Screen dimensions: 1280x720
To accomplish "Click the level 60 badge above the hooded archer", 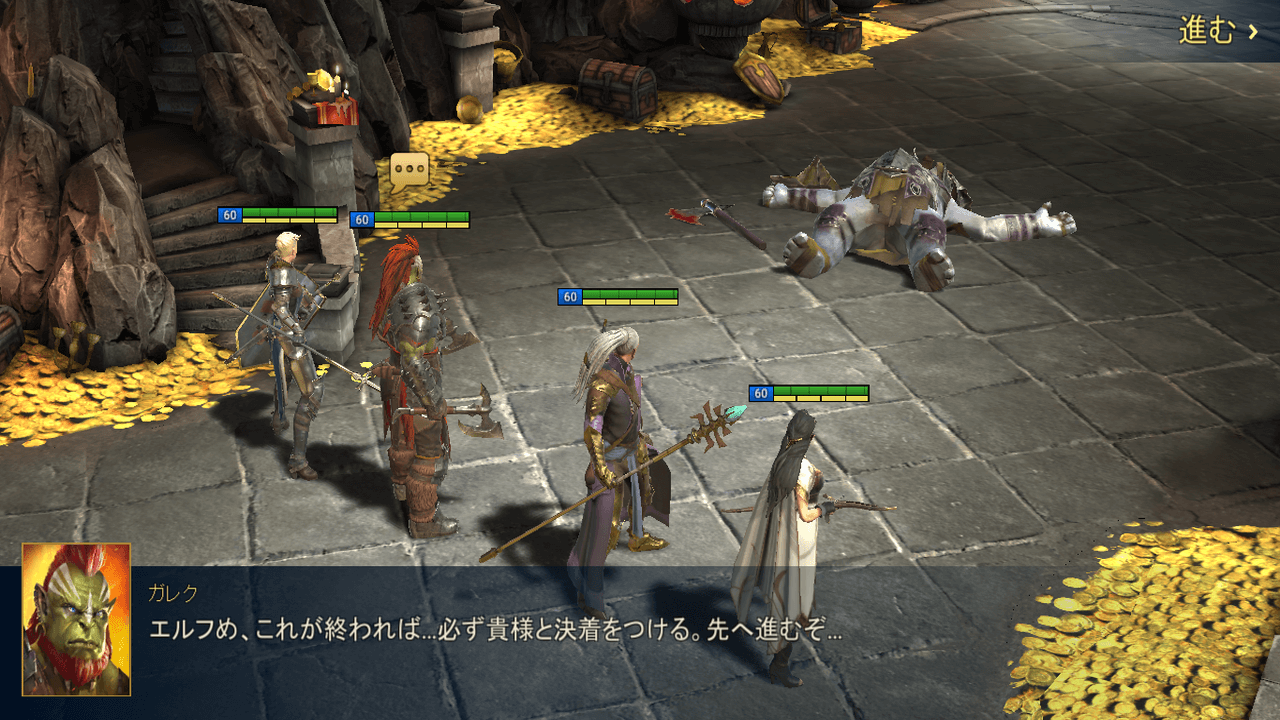I will (x=760, y=392).
